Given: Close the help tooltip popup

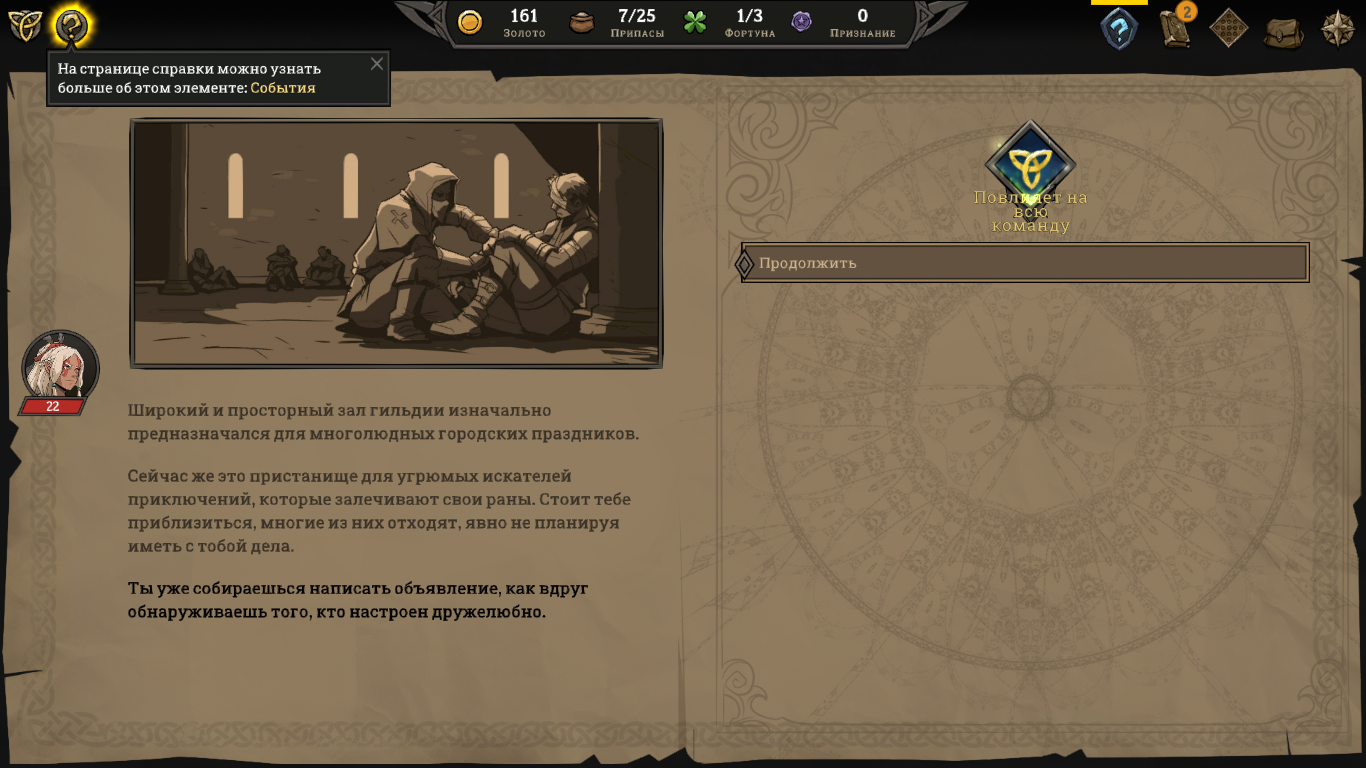Looking at the screenshot, I should (377, 64).
